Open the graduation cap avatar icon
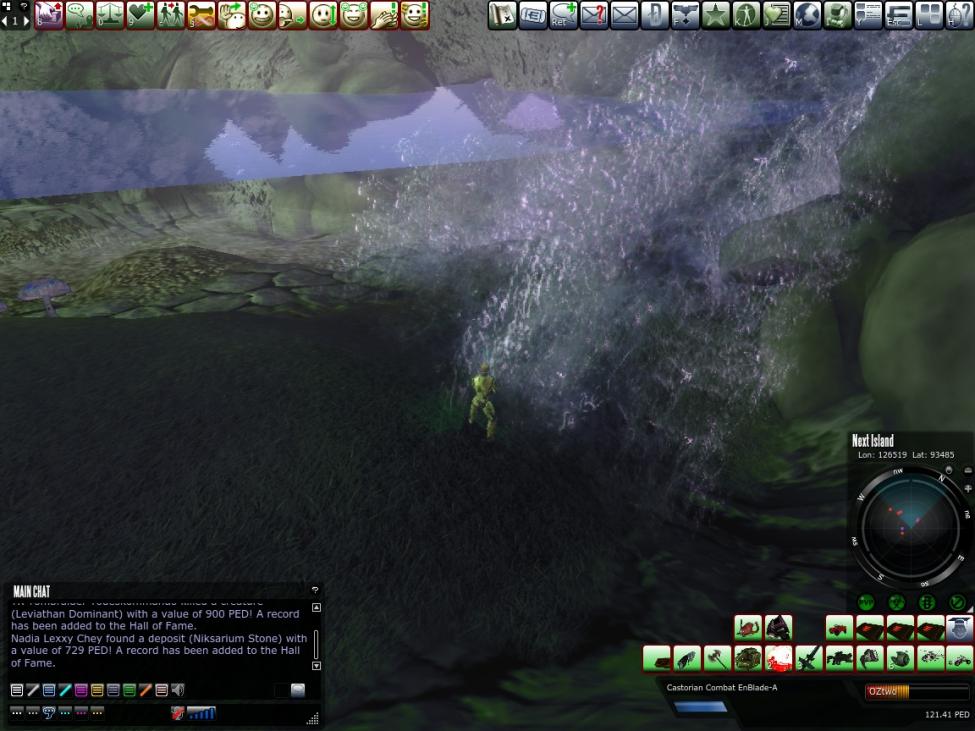975x731 pixels. pos(960,628)
